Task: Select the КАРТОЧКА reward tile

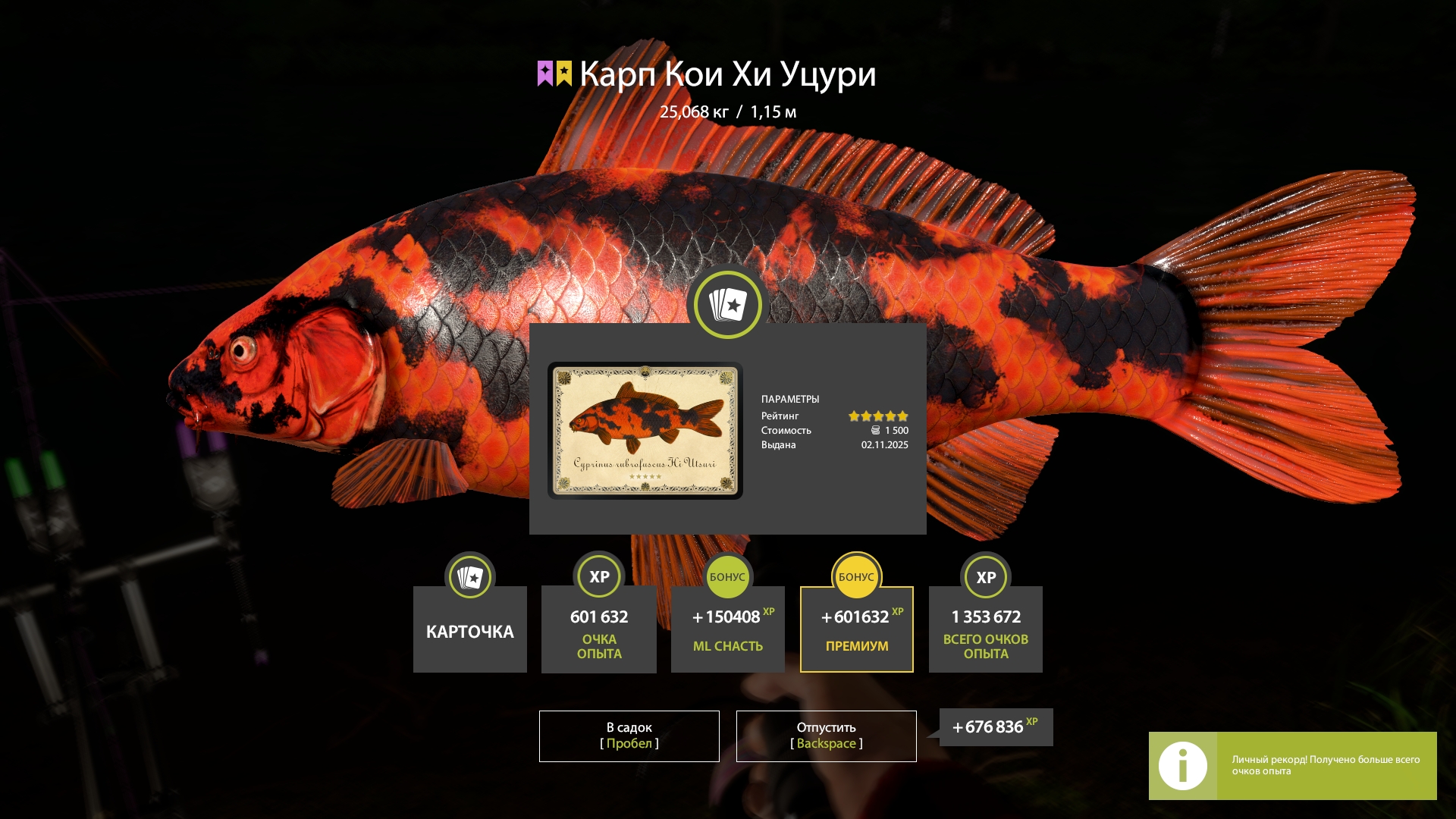Action: tap(470, 629)
